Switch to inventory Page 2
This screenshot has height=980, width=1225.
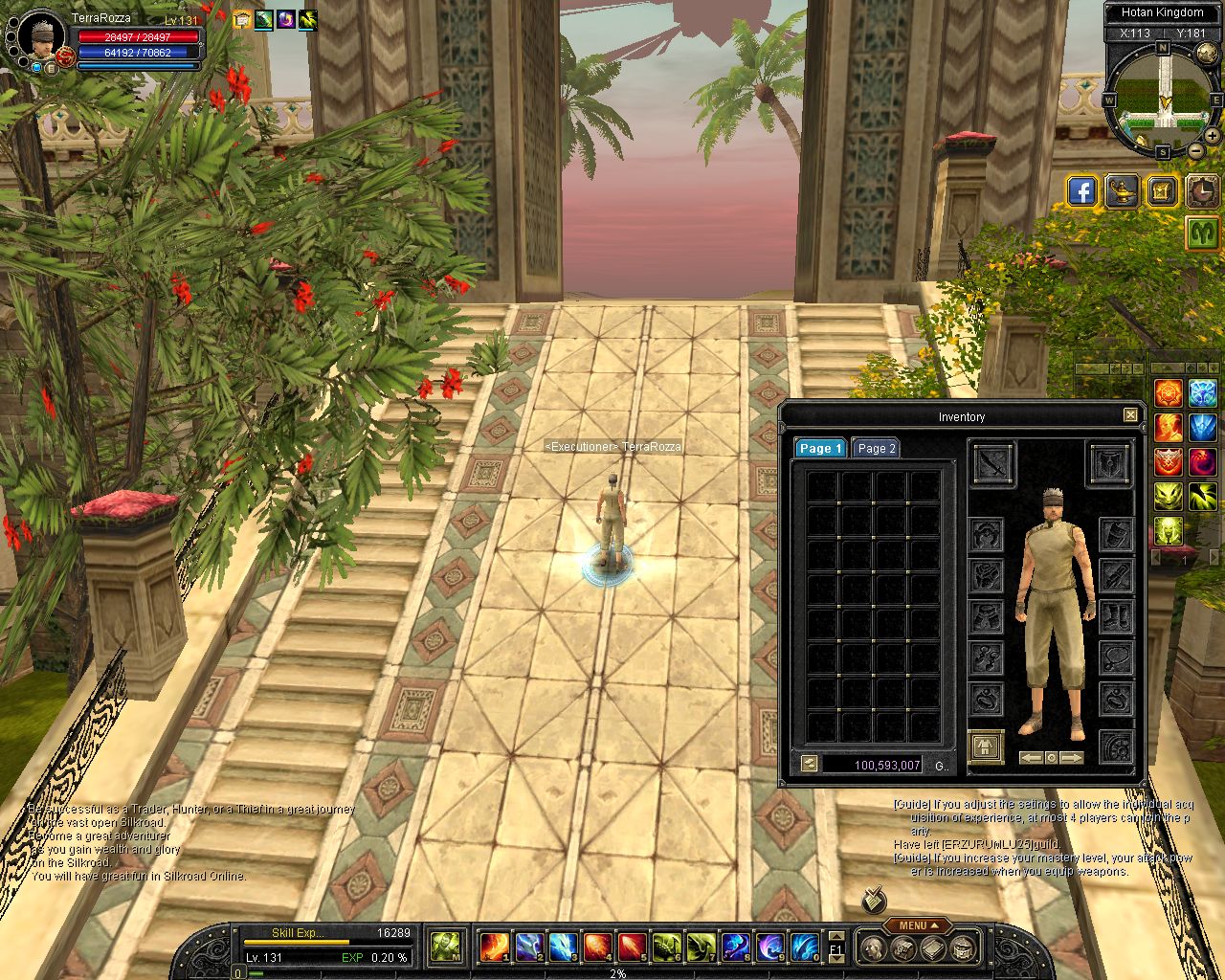[876, 448]
